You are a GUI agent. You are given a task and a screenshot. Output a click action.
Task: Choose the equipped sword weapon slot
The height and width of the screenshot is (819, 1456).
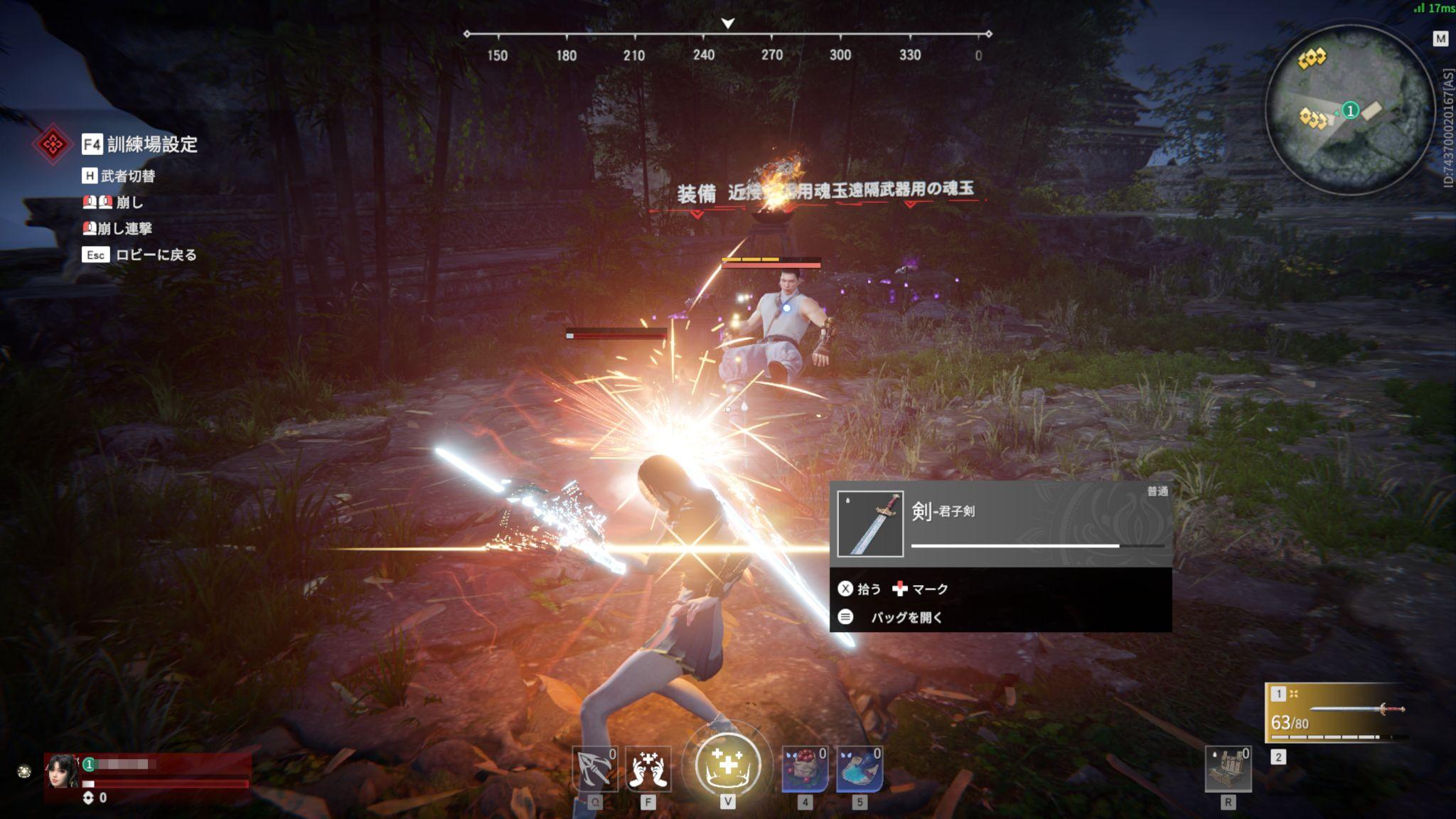coord(1337,712)
